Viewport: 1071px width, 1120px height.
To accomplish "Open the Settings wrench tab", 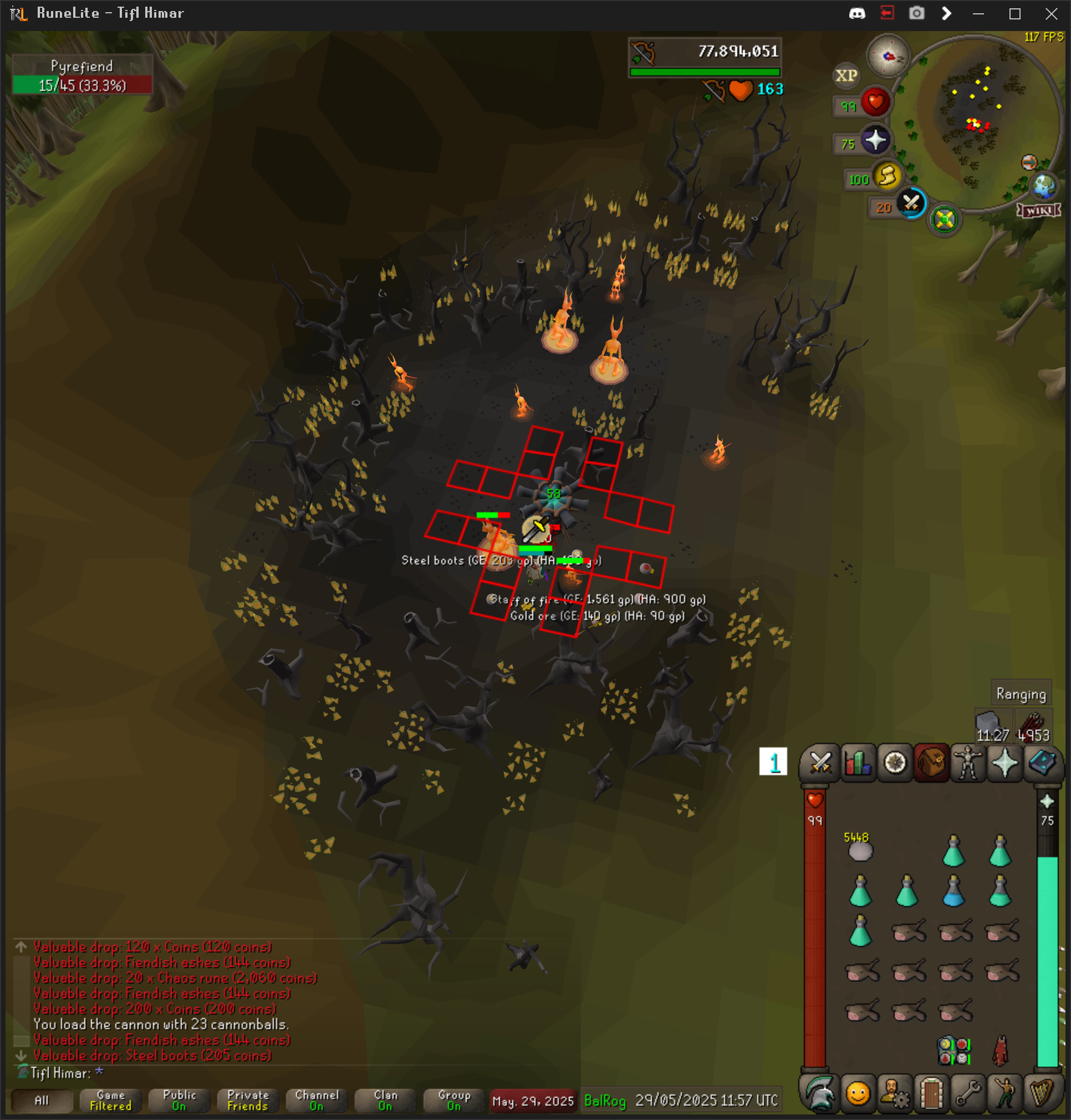I will tap(968, 1093).
